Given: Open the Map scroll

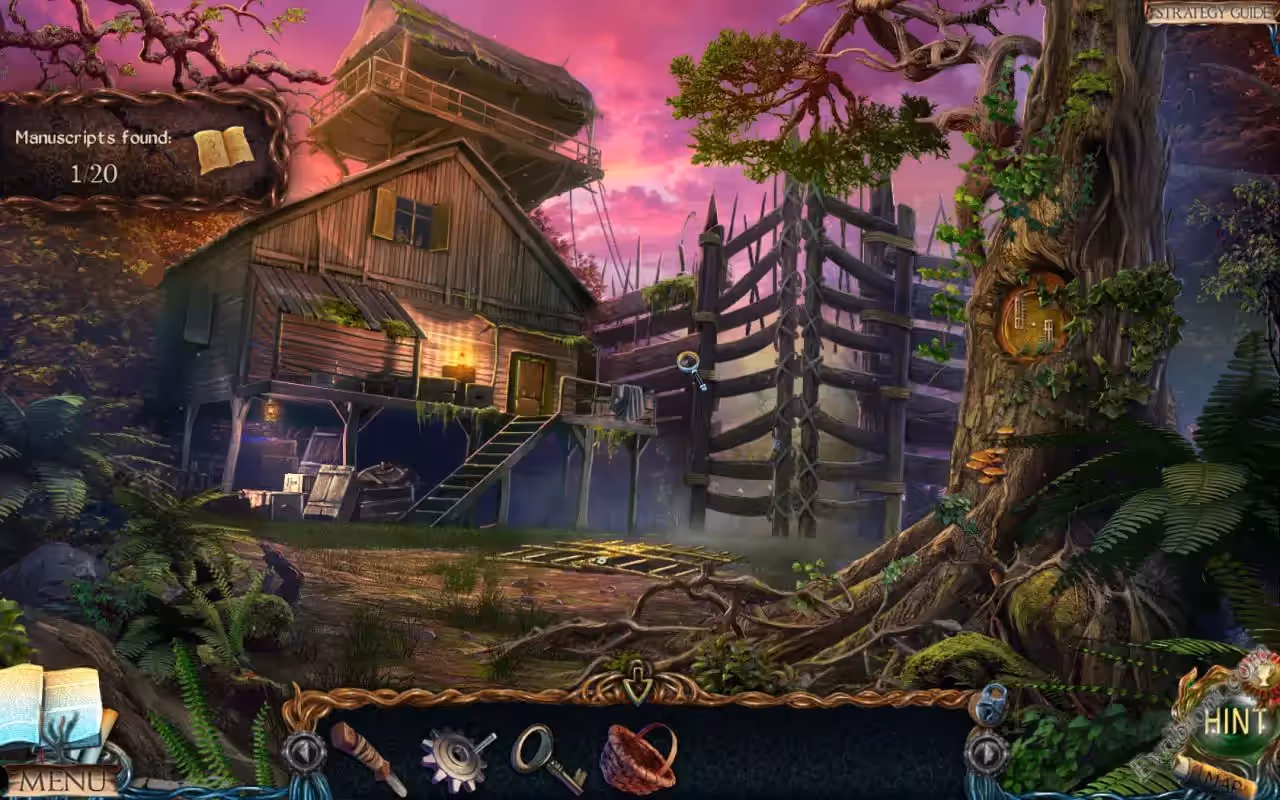Looking at the screenshot, I should 1216,778.
